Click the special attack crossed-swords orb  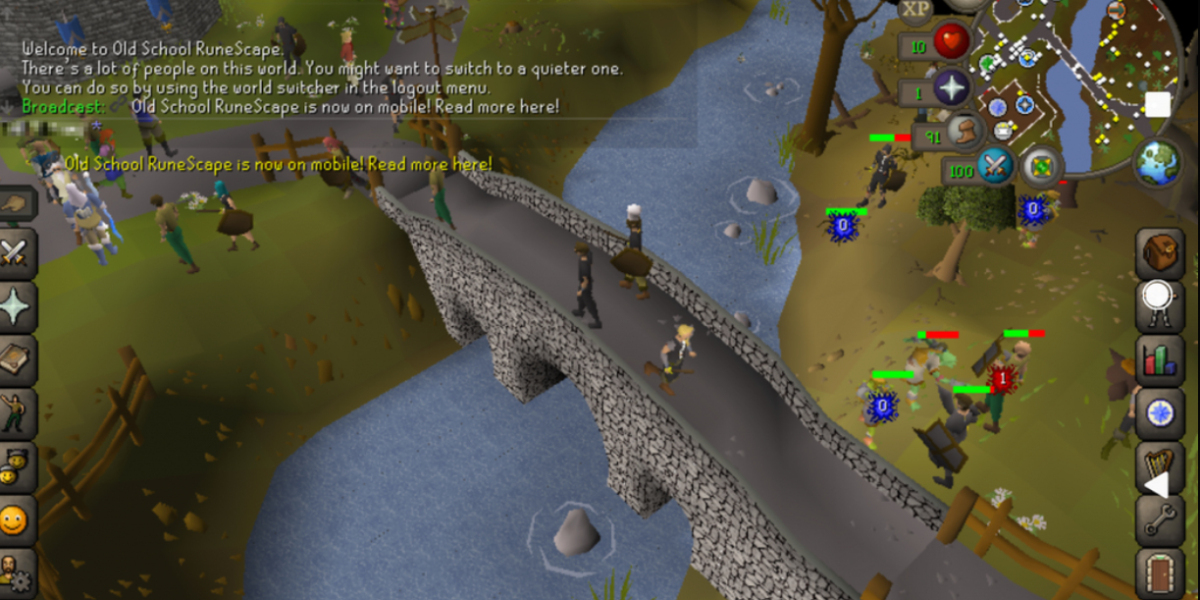pyautogui.click(x=996, y=166)
